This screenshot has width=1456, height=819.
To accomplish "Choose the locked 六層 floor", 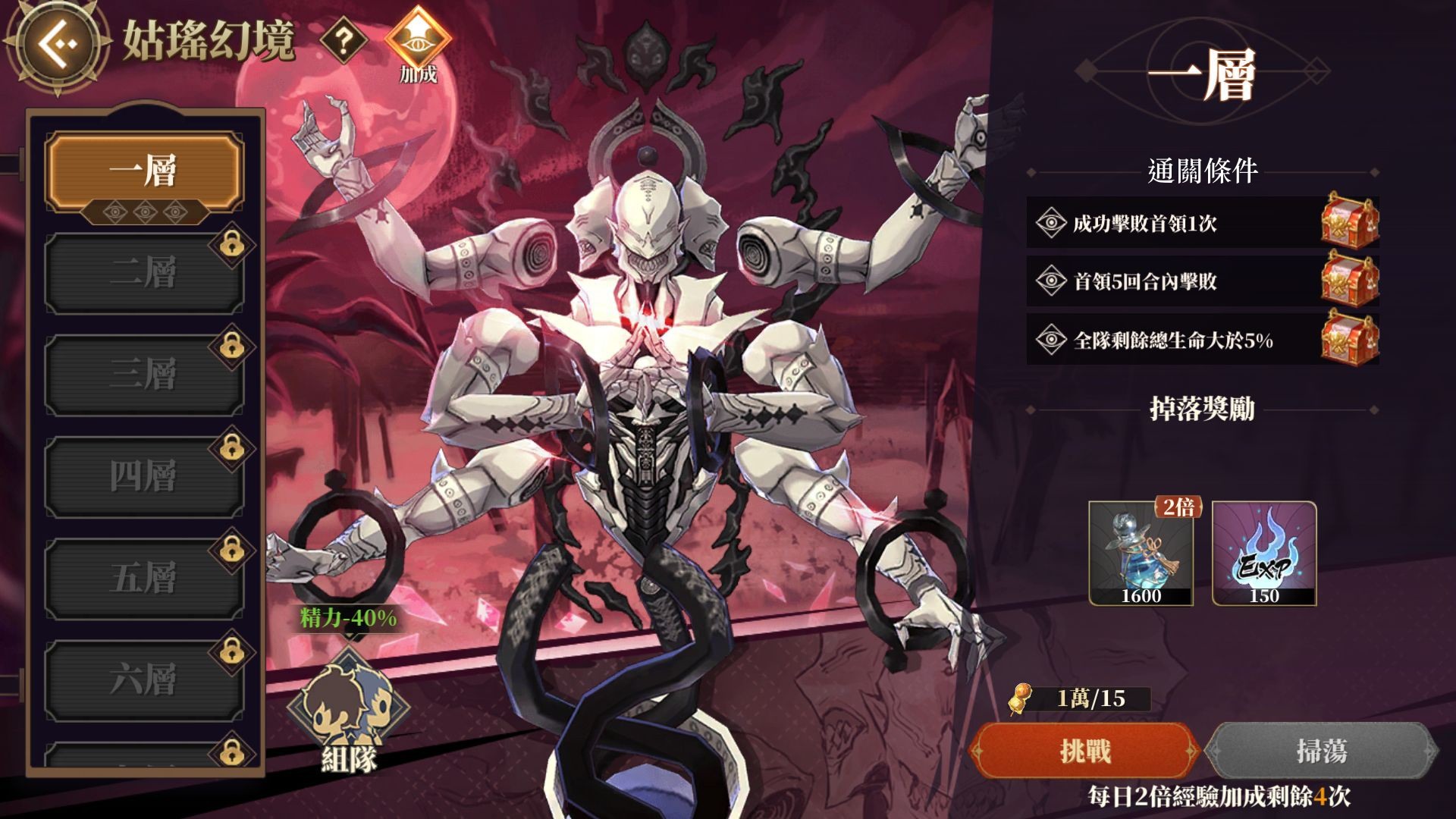I will 144,679.
